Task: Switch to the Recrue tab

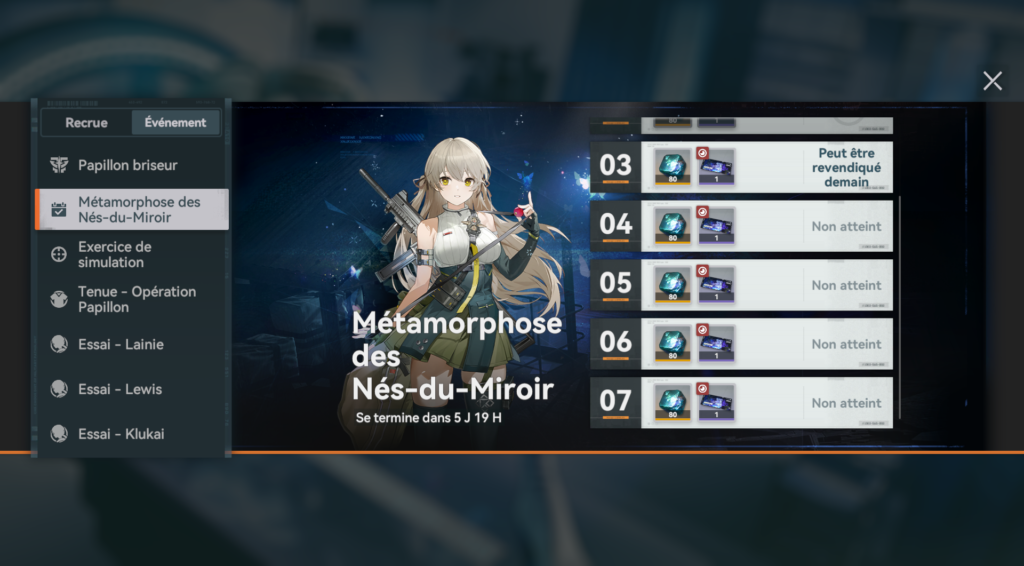Action: click(86, 123)
